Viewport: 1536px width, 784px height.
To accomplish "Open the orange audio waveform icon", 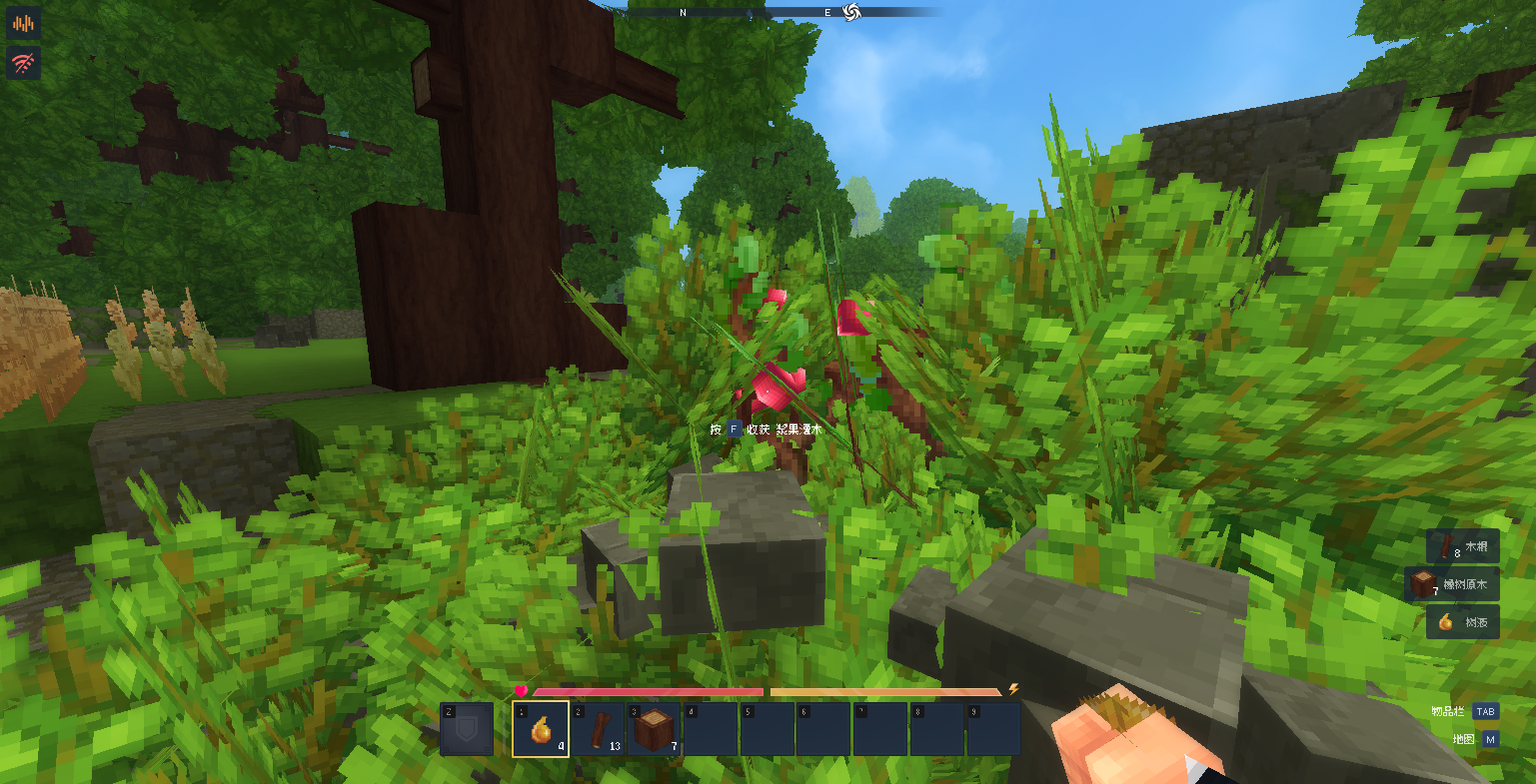I will [x=24, y=23].
